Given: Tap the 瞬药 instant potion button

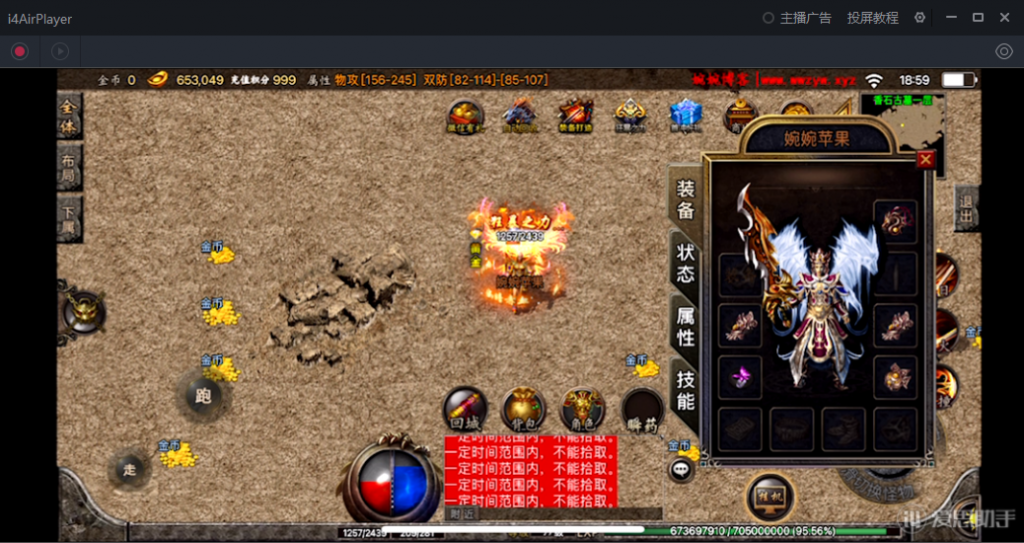Looking at the screenshot, I should click(642, 410).
